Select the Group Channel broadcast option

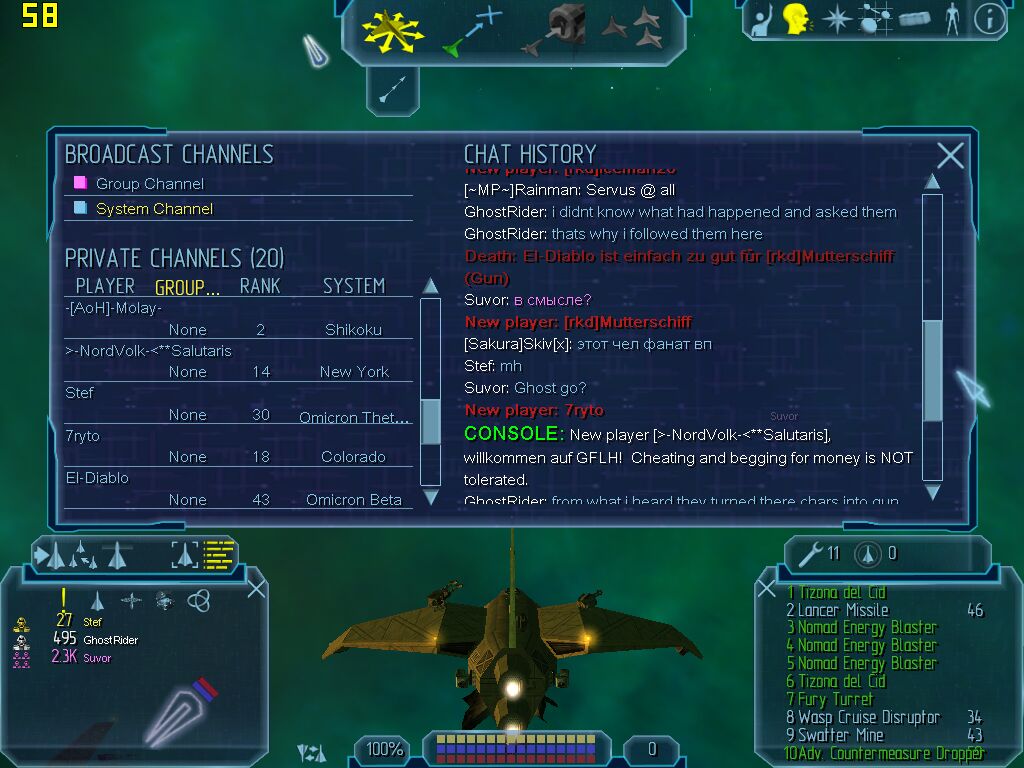pos(149,183)
